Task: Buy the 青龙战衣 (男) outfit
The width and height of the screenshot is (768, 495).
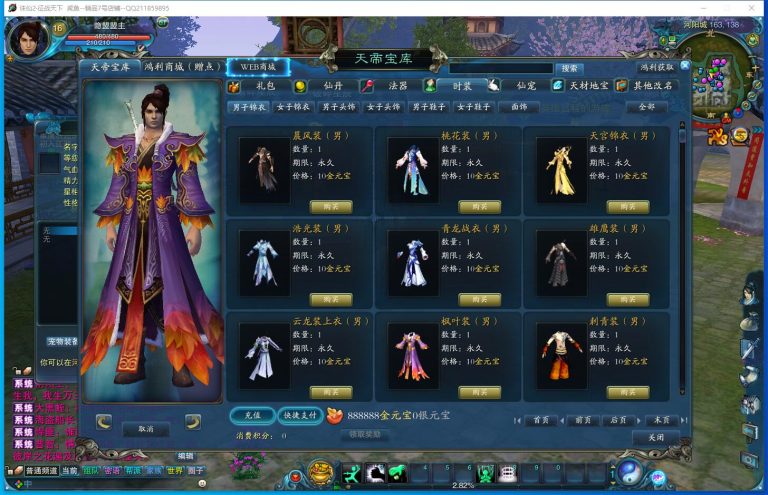Action: pyautogui.click(x=480, y=300)
